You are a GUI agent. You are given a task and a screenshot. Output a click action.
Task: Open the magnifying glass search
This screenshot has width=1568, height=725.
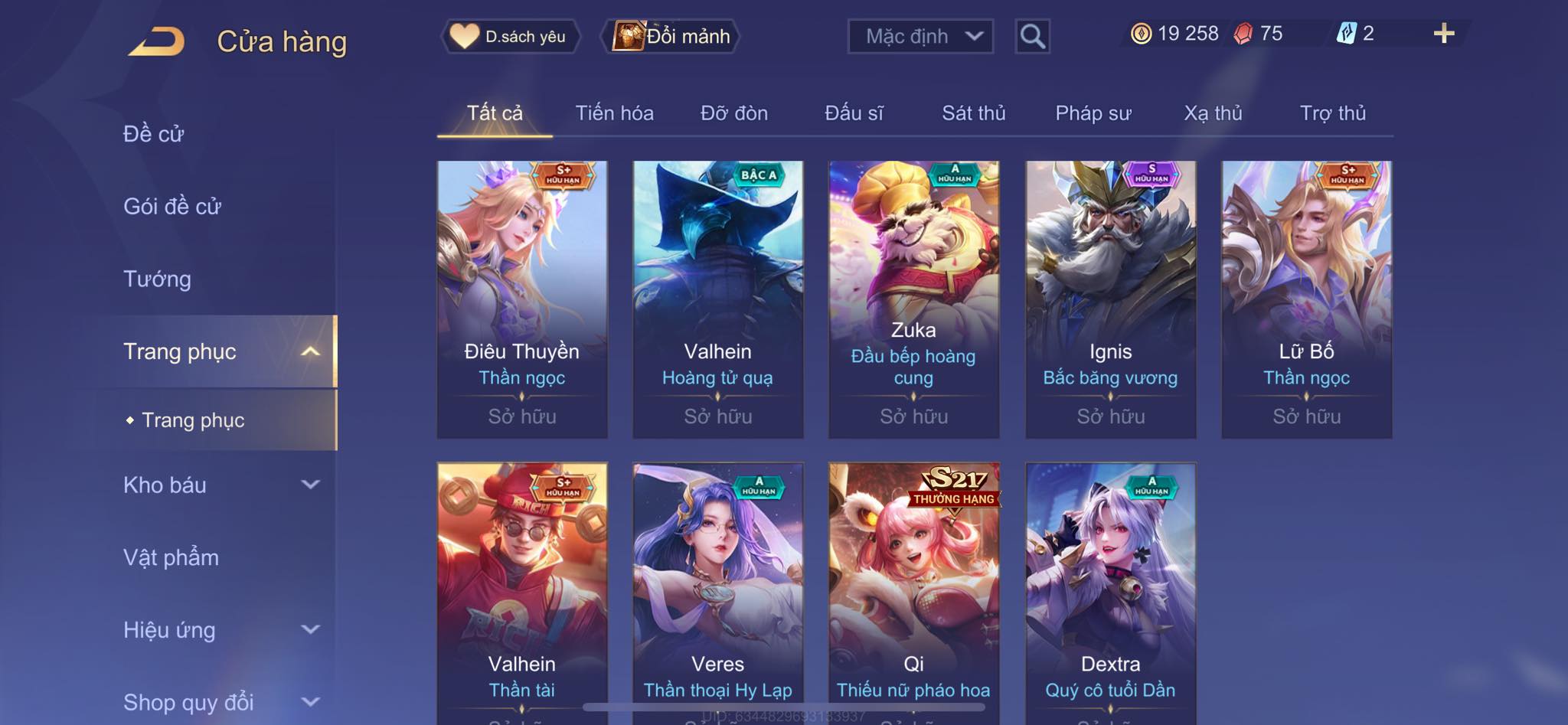1032,36
